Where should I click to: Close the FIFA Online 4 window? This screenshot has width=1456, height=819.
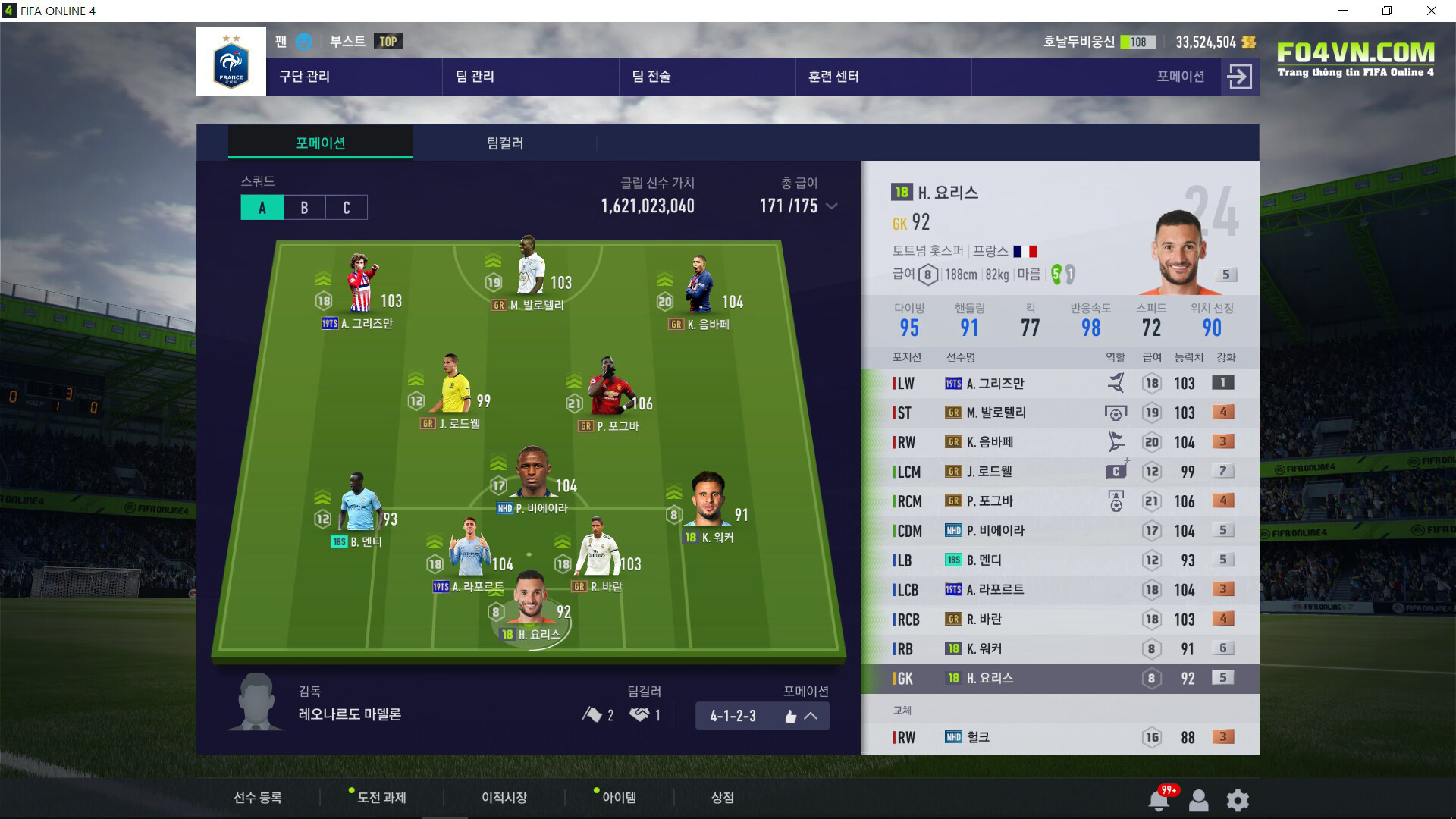click(1431, 11)
